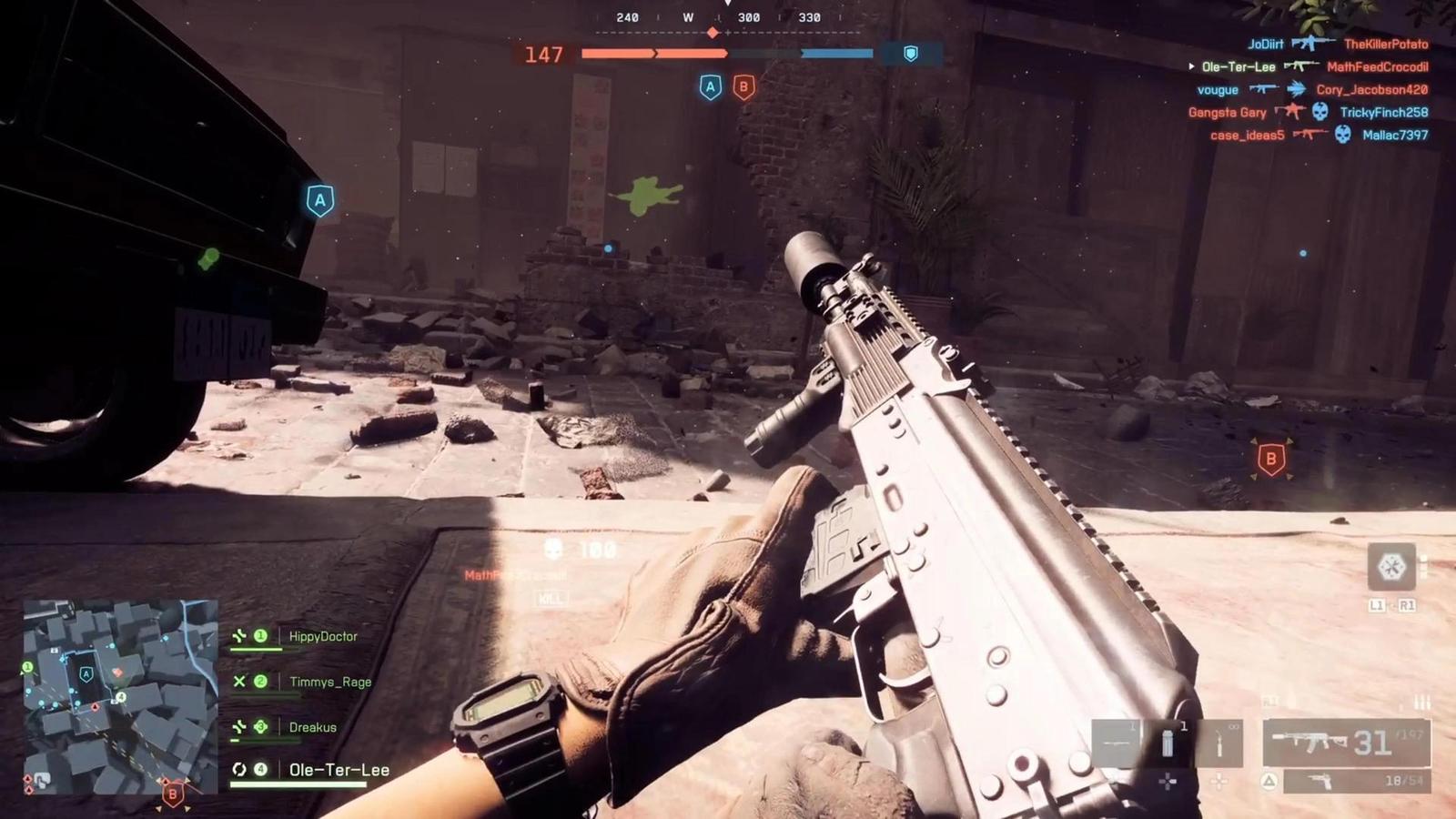1456x819 pixels.
Task: Click the medic icon next to HippyDoctor
Action: 238,637
